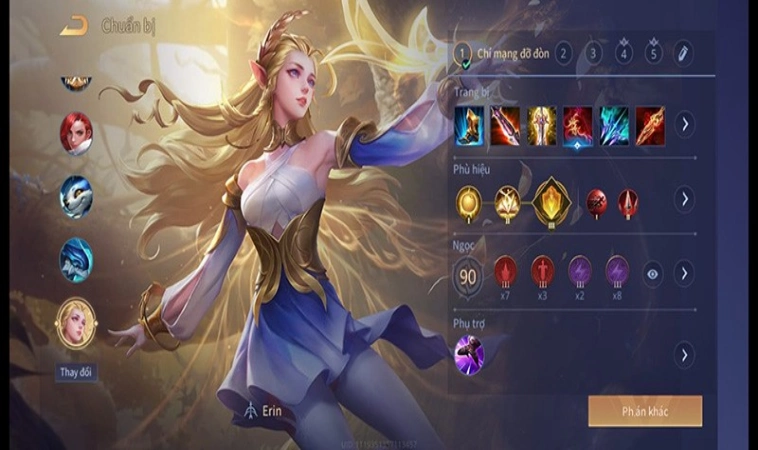Image resolution: width=758 pixels, height=450 pixels.
Task: Select the large golden hexagon badge
Action: [551, 200]
